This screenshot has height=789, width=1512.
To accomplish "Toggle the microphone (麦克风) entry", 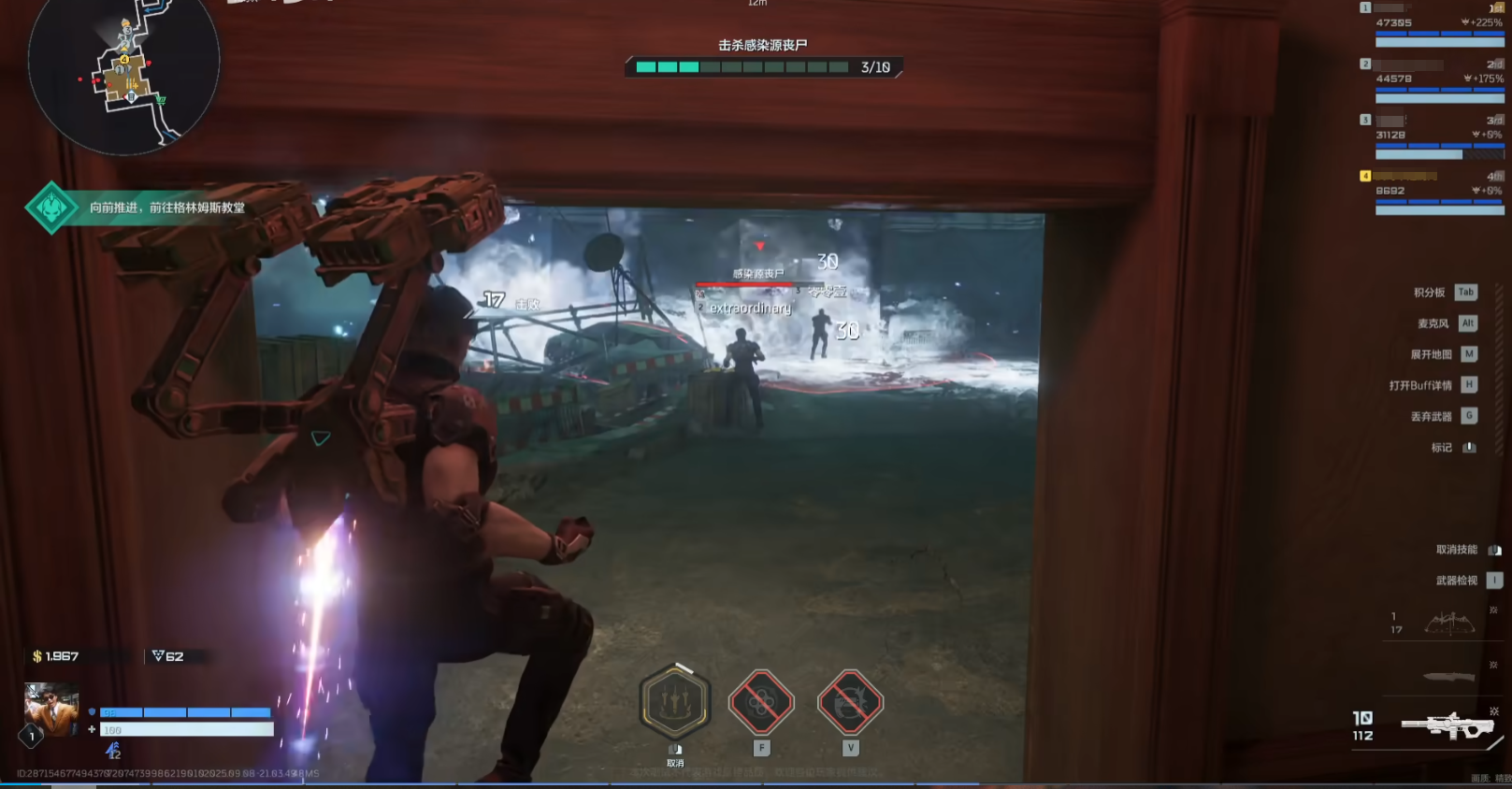I will click(1447, 323).
